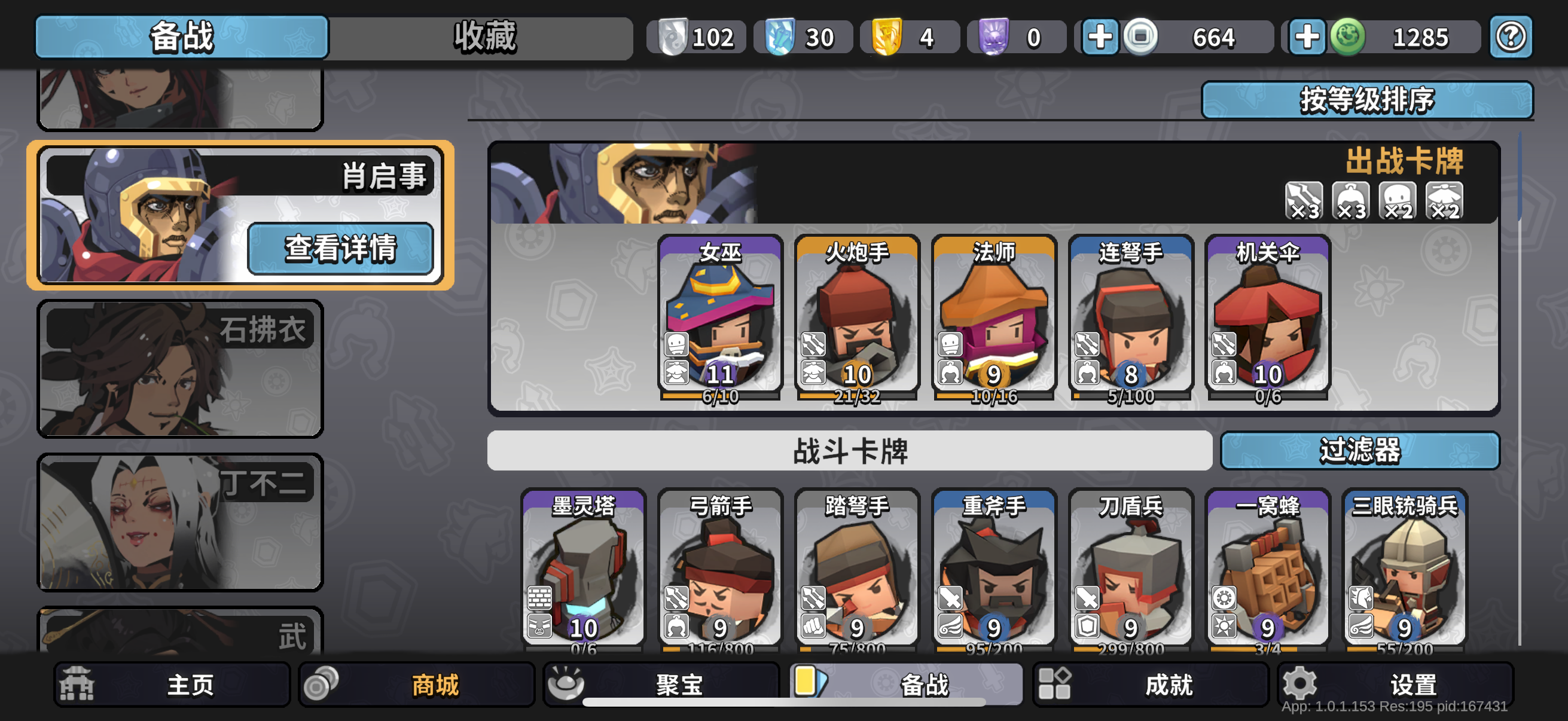Toggle the 备战 bottom navigation entry
1568x721 pixels.
point(907,683)
